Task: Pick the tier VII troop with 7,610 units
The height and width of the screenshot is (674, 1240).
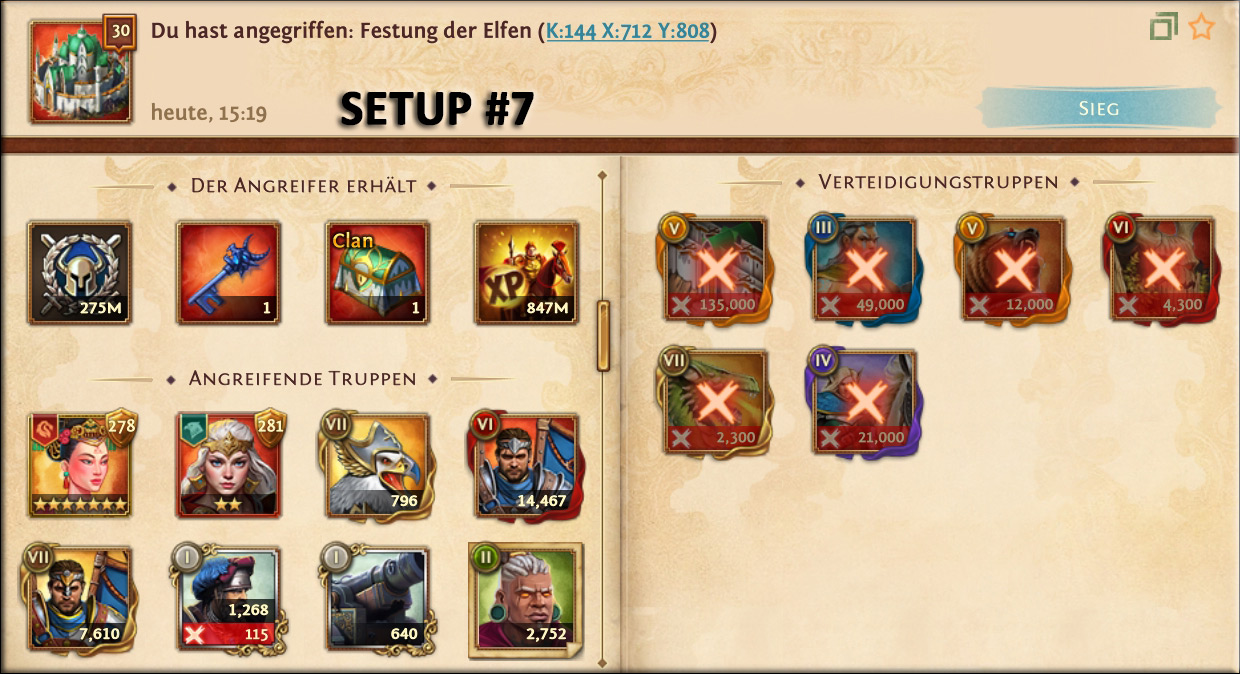Action: pos(80,598)
